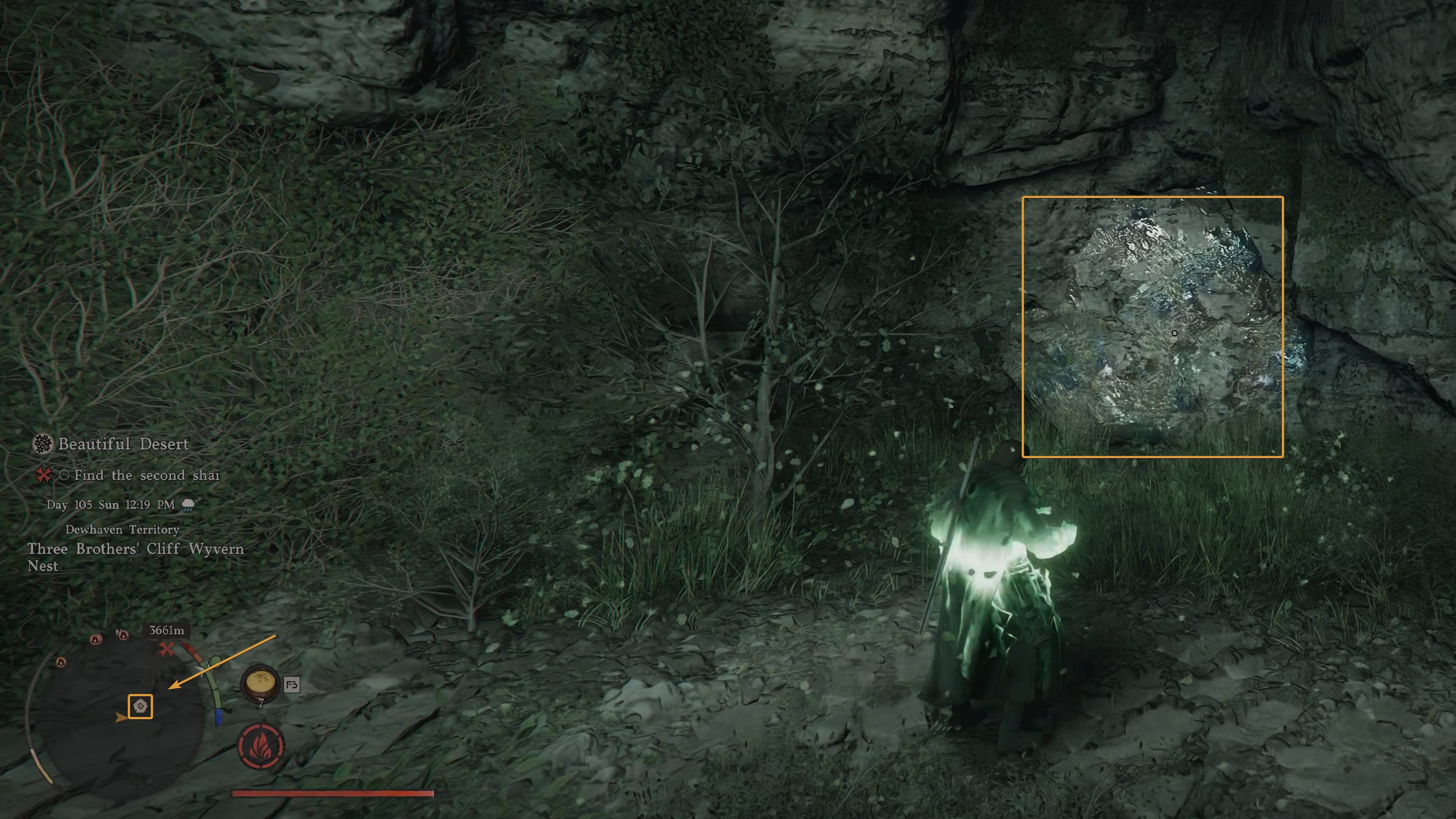Select the red flame ability icon
Viewport: 1456px width, 819px height.
pos(260,745)
